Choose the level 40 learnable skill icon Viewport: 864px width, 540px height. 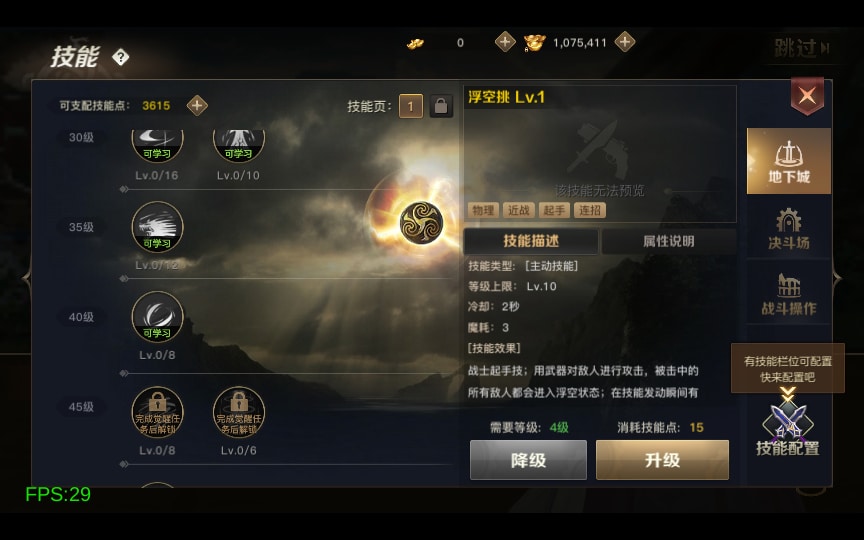158,316
